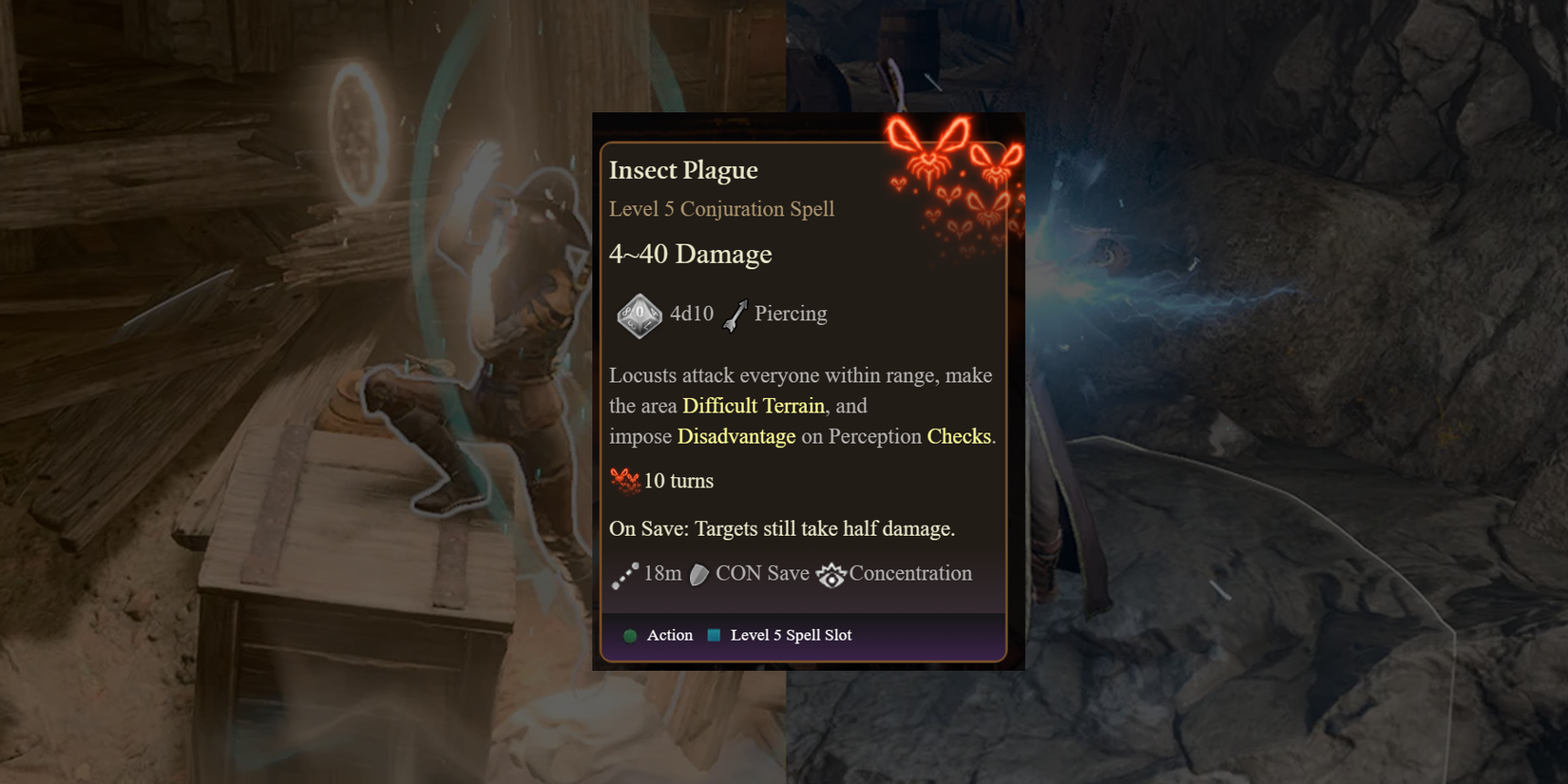Select the Concentration eye icon
The height and width of the screenshot is (784, 1568).
(831, 574)
